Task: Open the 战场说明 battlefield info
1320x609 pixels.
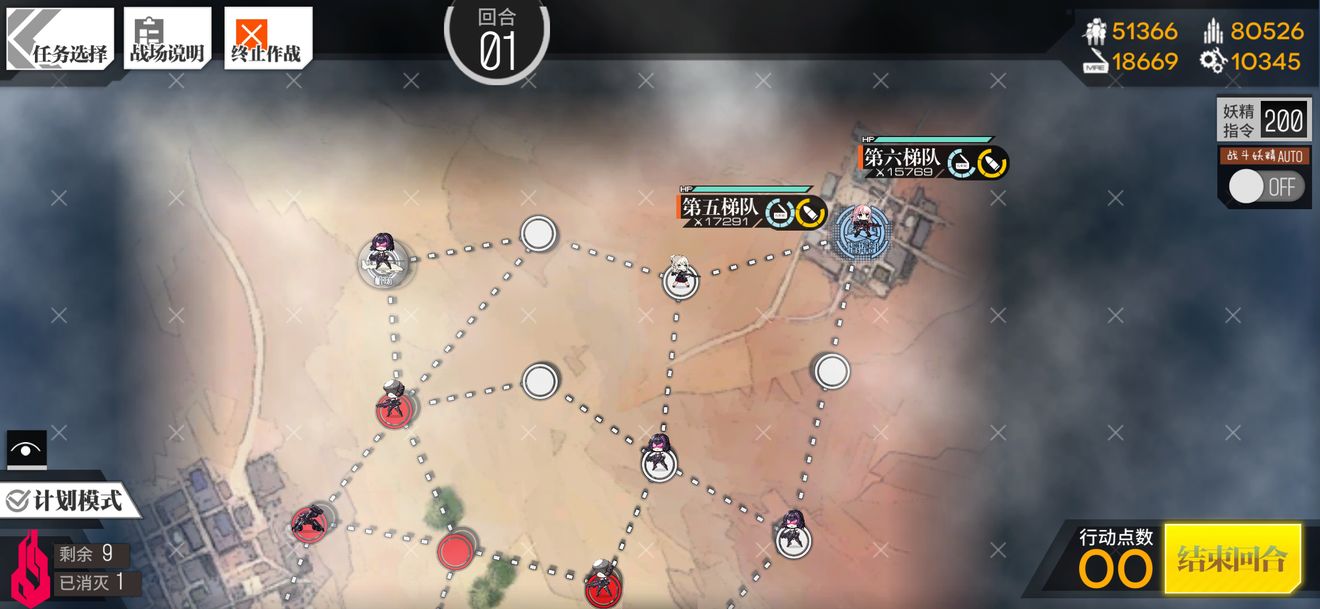Action: point(167,40)
